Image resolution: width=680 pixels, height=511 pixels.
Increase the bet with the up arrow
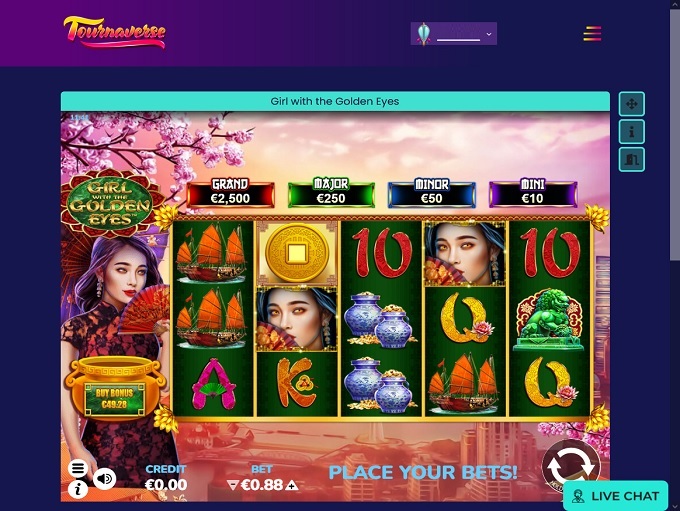click(292, 486)
